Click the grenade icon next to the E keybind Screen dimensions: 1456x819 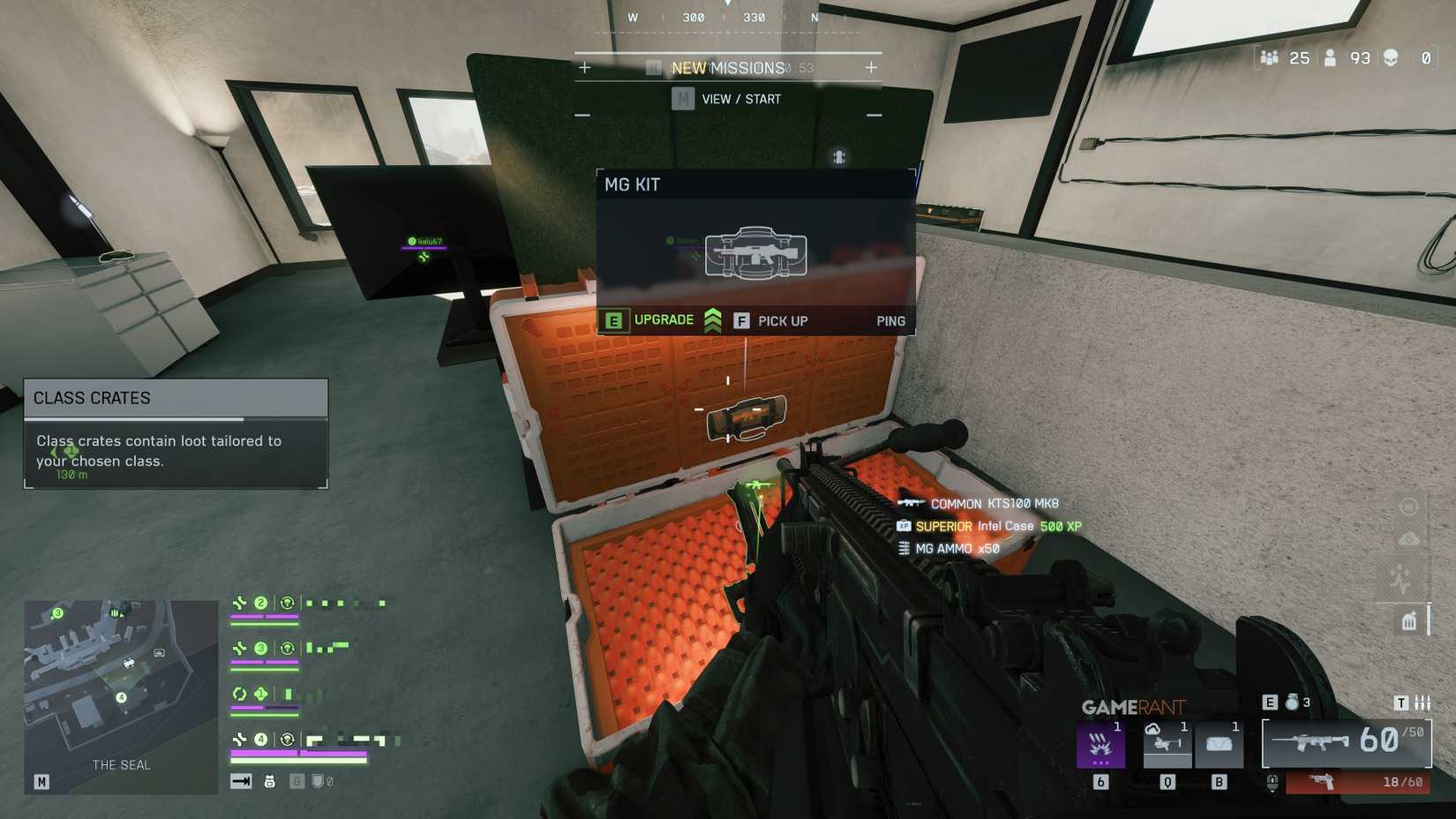point(1293,703)
